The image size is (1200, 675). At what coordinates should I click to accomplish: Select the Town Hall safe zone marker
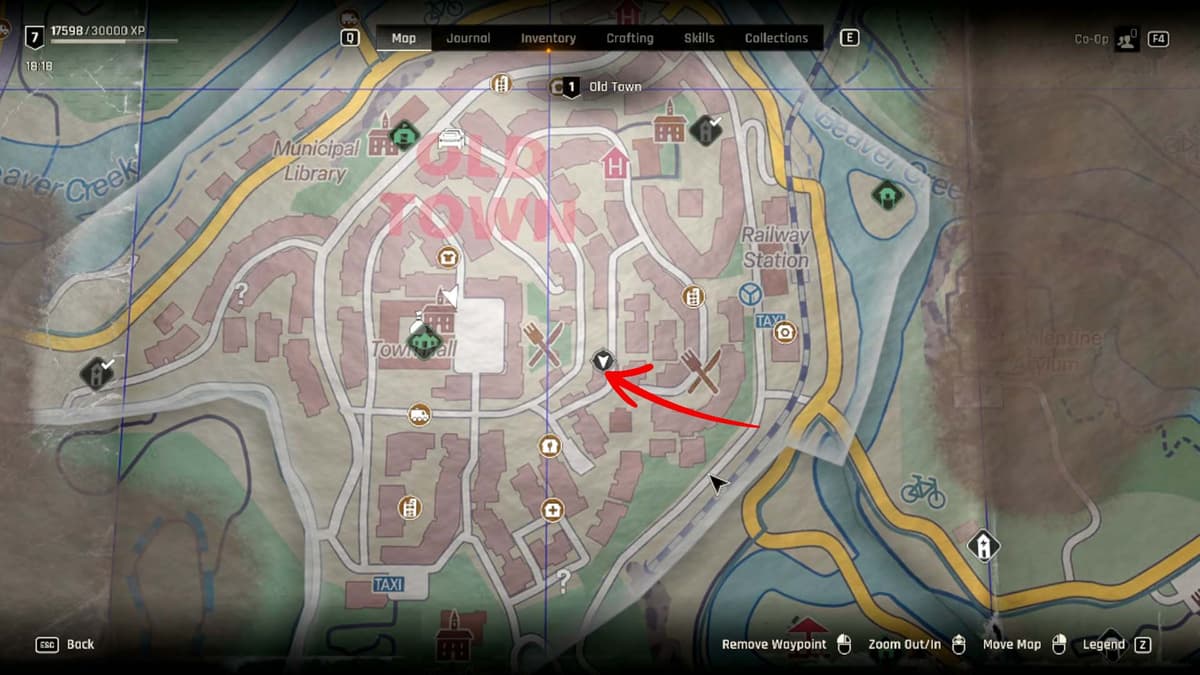tap(426, 343)
